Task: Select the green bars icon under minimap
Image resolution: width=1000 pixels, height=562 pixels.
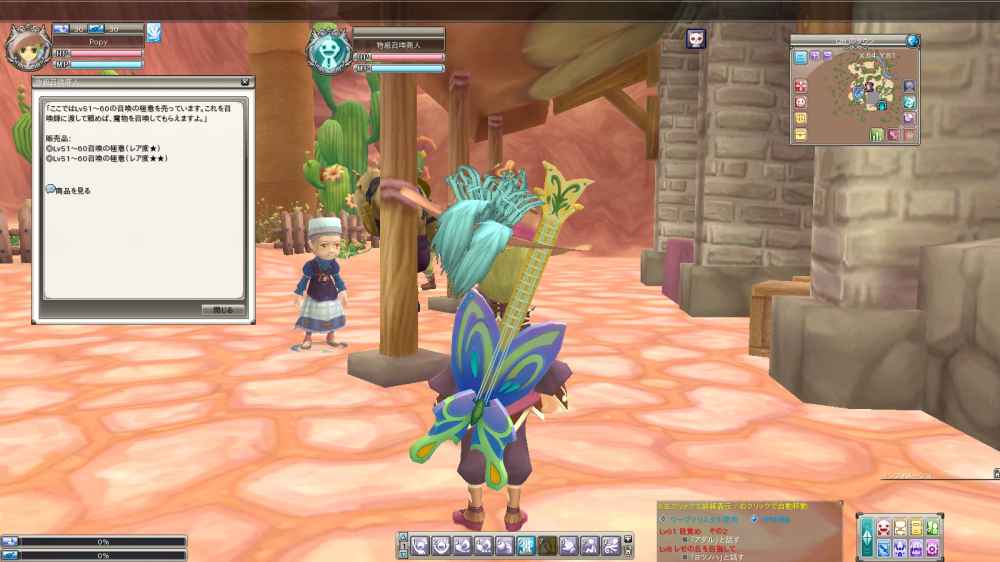Action: pos(877,135)
